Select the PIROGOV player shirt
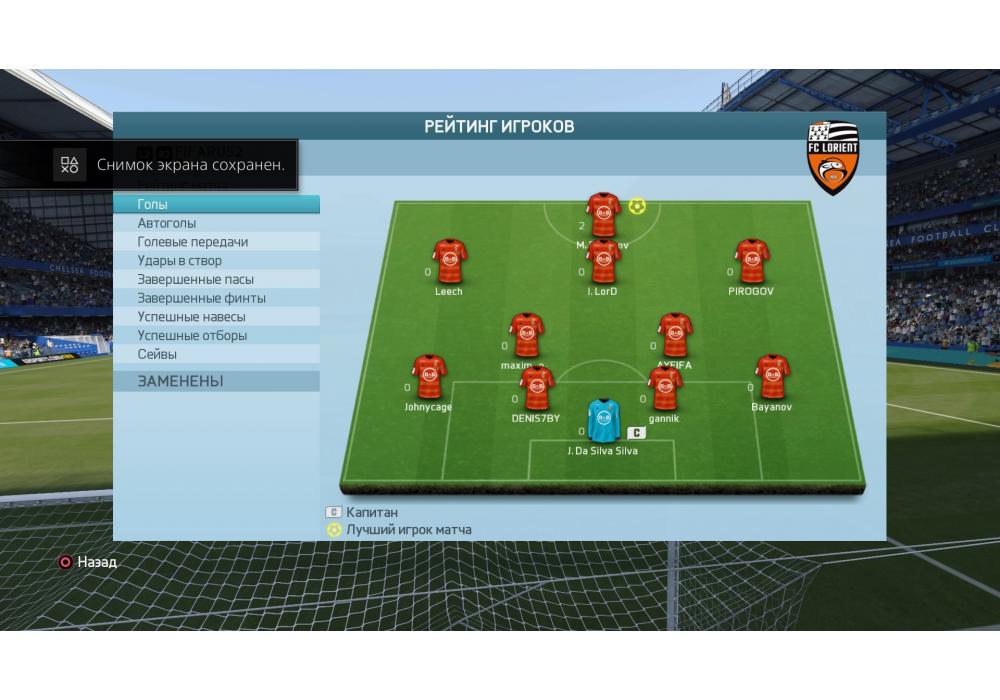This screenshot has height=700, width=1000. click(x=751, y=262)
